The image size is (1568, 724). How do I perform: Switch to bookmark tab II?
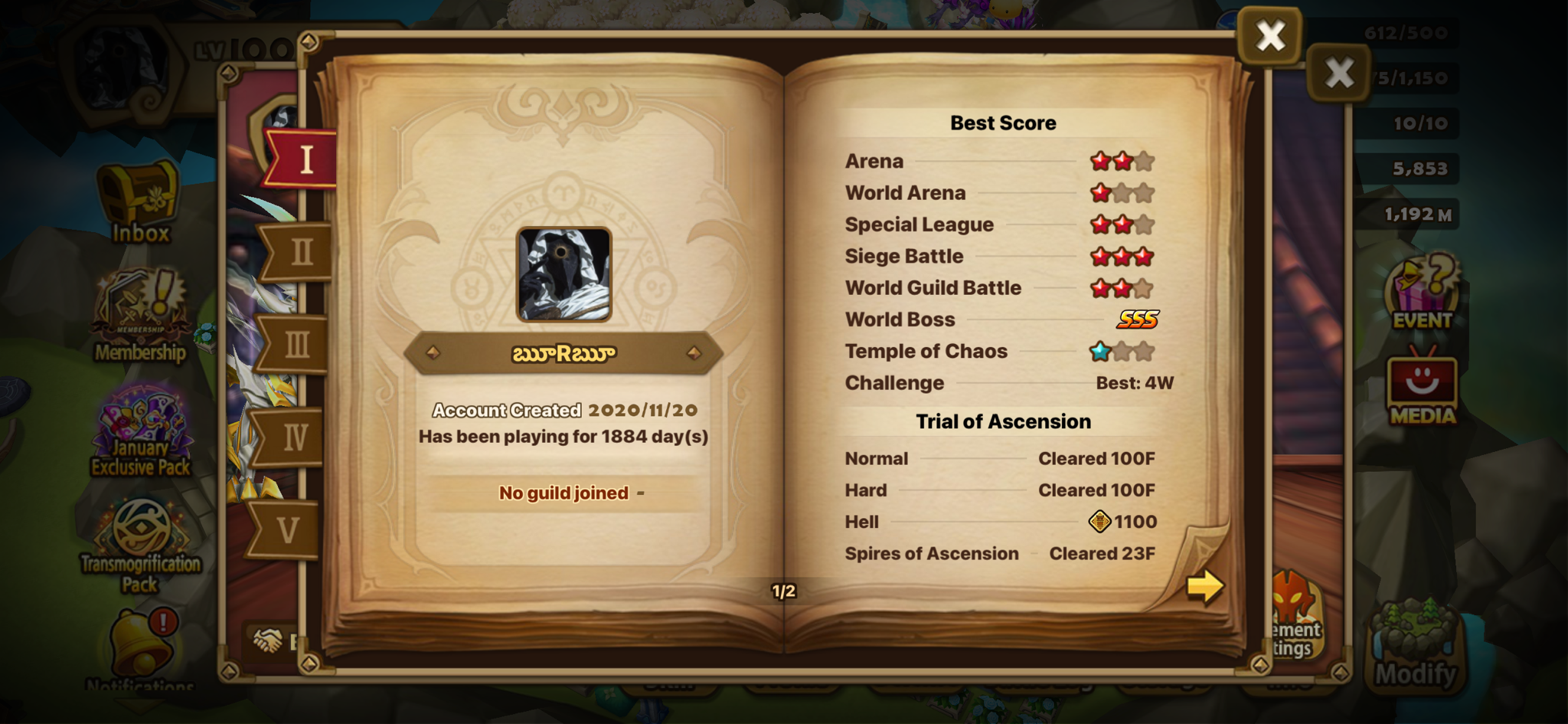[299, 252]
